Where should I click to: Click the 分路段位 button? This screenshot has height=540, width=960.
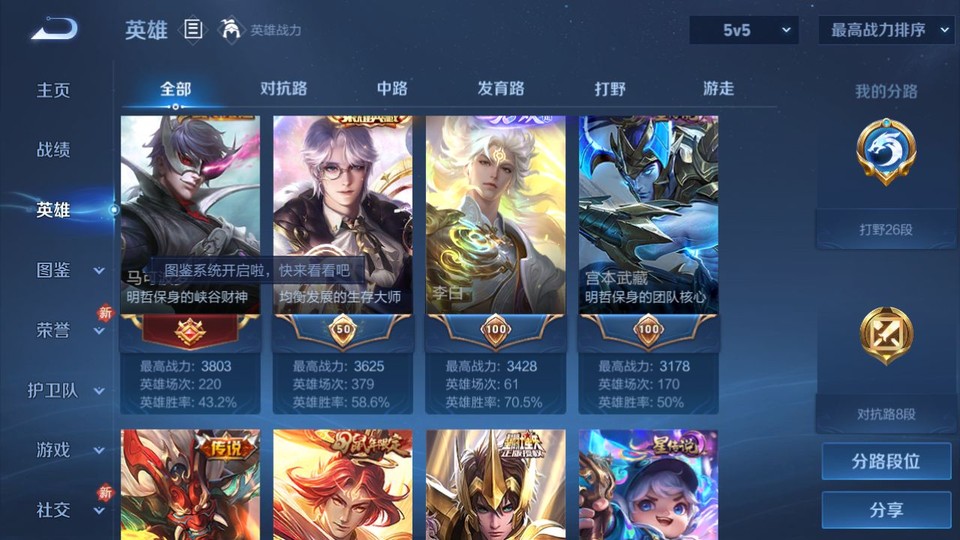[886, 462]
